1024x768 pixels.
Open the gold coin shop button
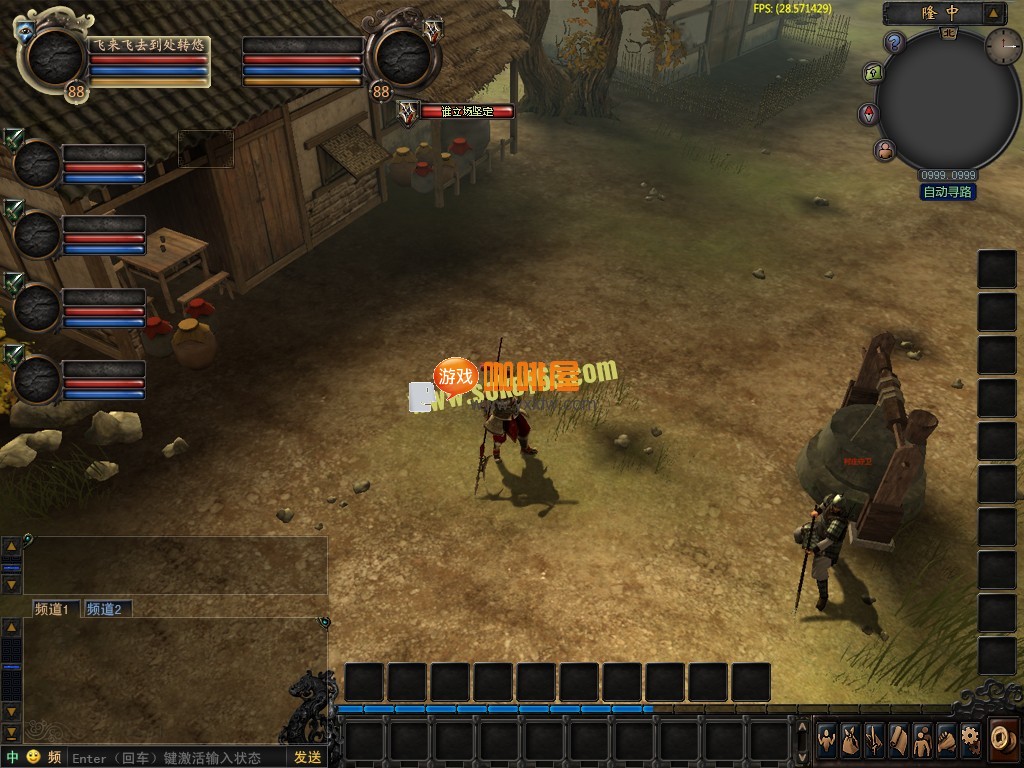tap(1002, 737)
